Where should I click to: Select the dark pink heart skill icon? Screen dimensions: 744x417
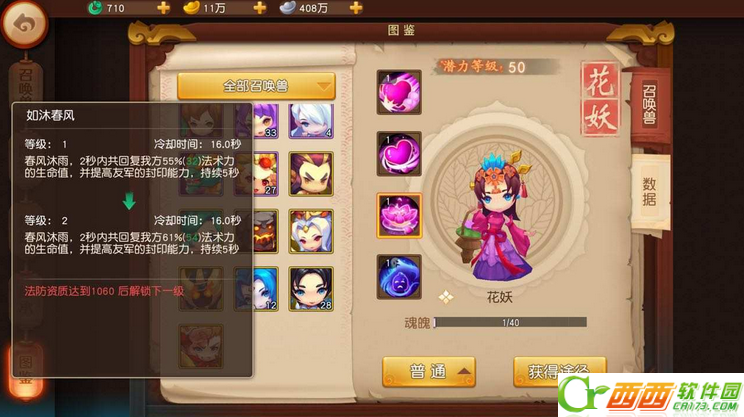coord(398,154)
